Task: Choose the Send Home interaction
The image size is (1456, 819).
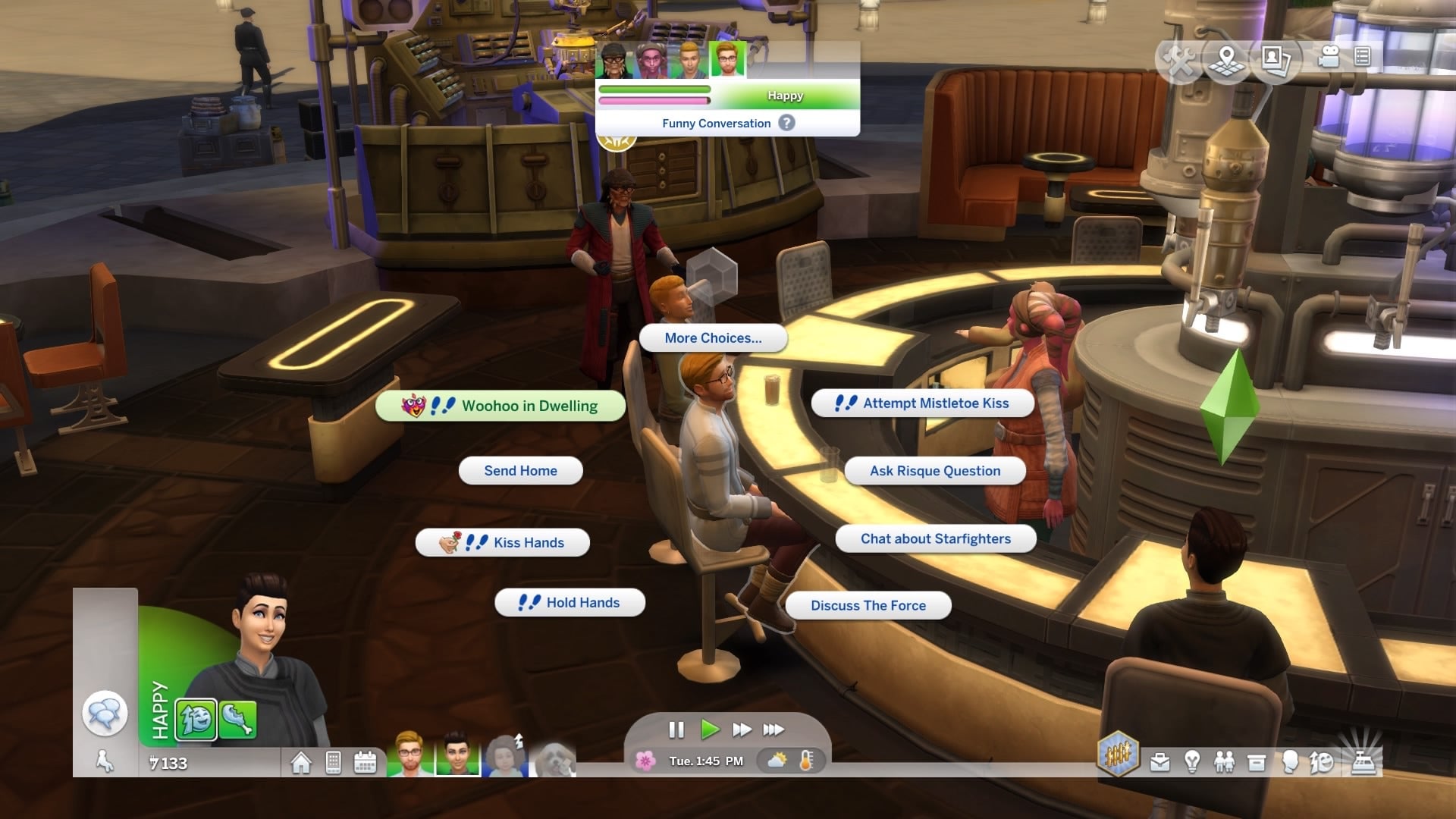Action: coord(520,471)
